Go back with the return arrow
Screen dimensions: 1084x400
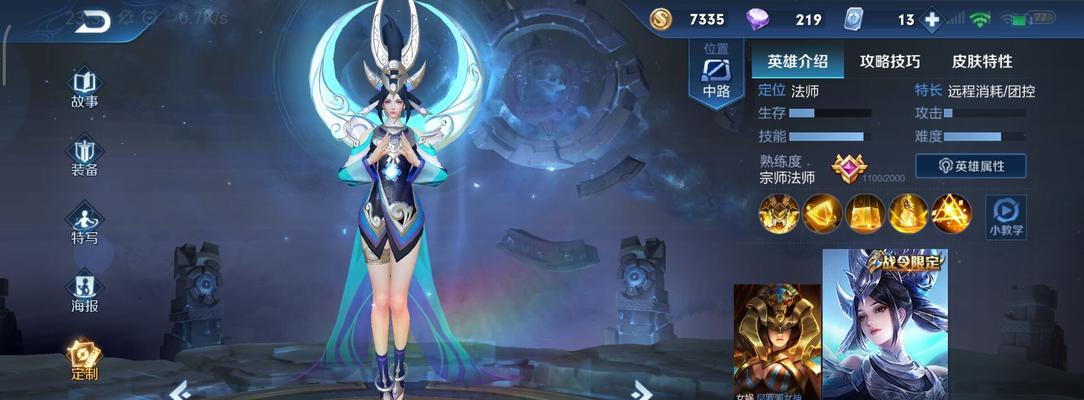tap(92, 20)
